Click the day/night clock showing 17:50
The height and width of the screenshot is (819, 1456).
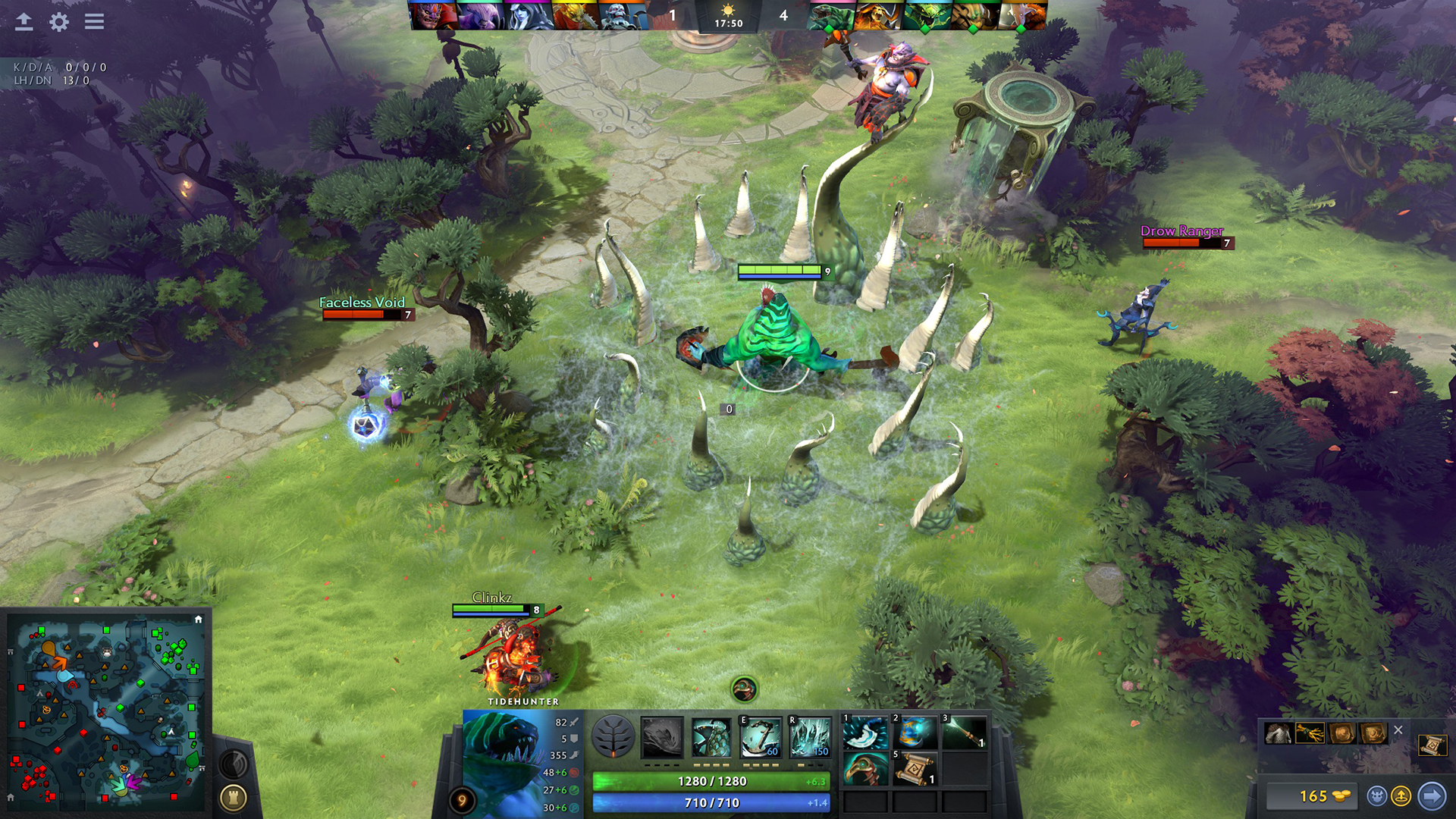[728, 17]
